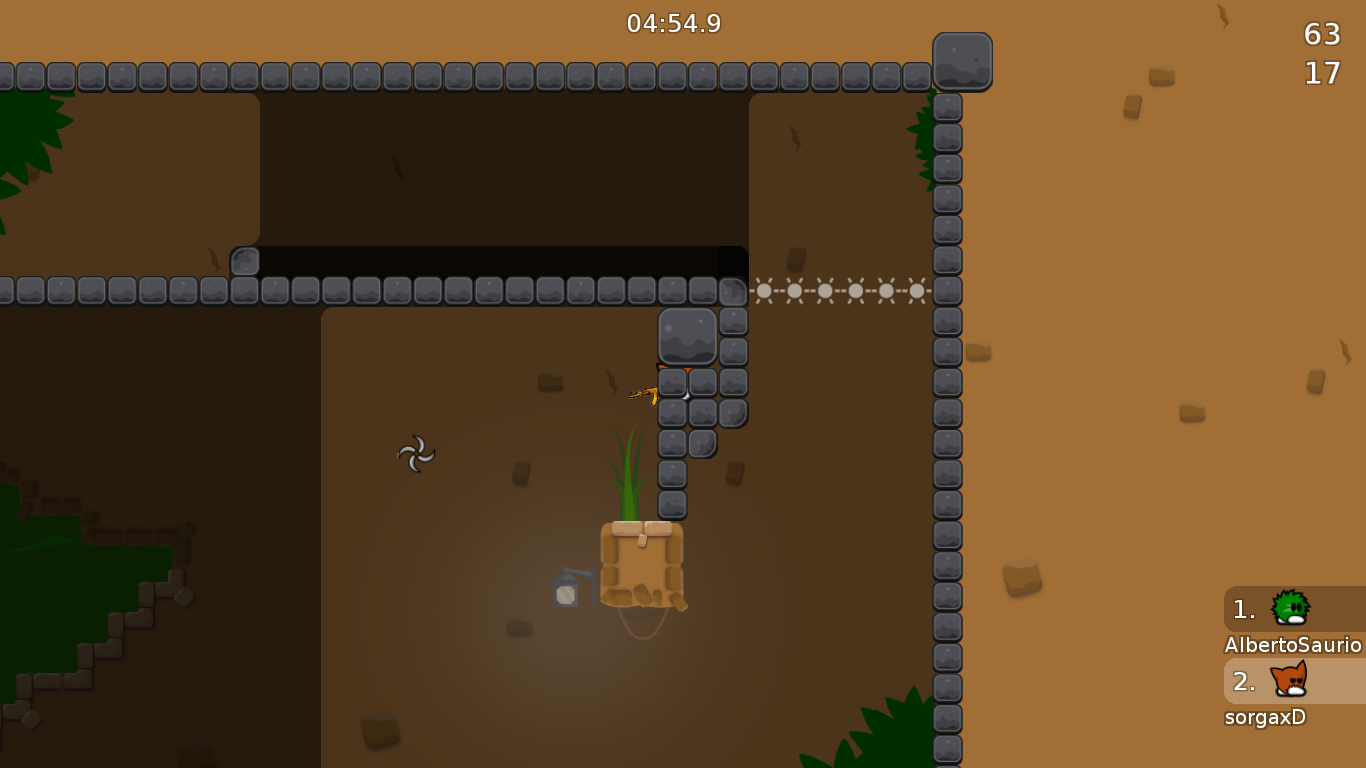Click AlbertoSaurio's green furball avatar icon

(x=1290, y=608)
